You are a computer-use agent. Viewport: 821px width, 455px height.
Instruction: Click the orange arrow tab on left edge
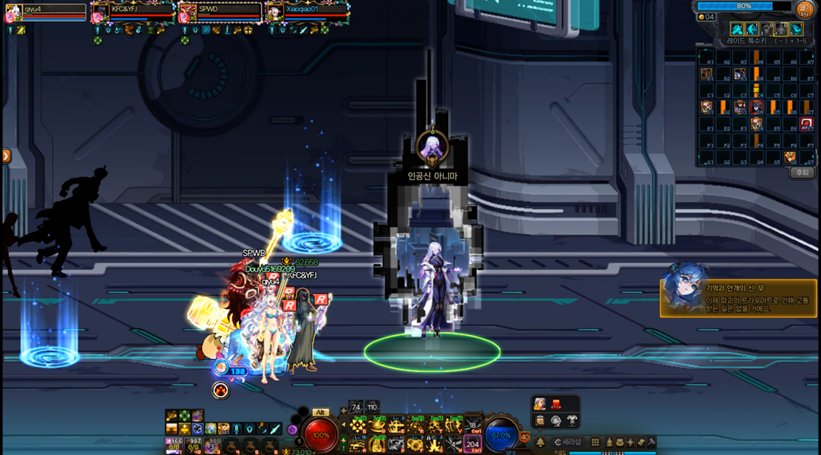coord(5,156)
